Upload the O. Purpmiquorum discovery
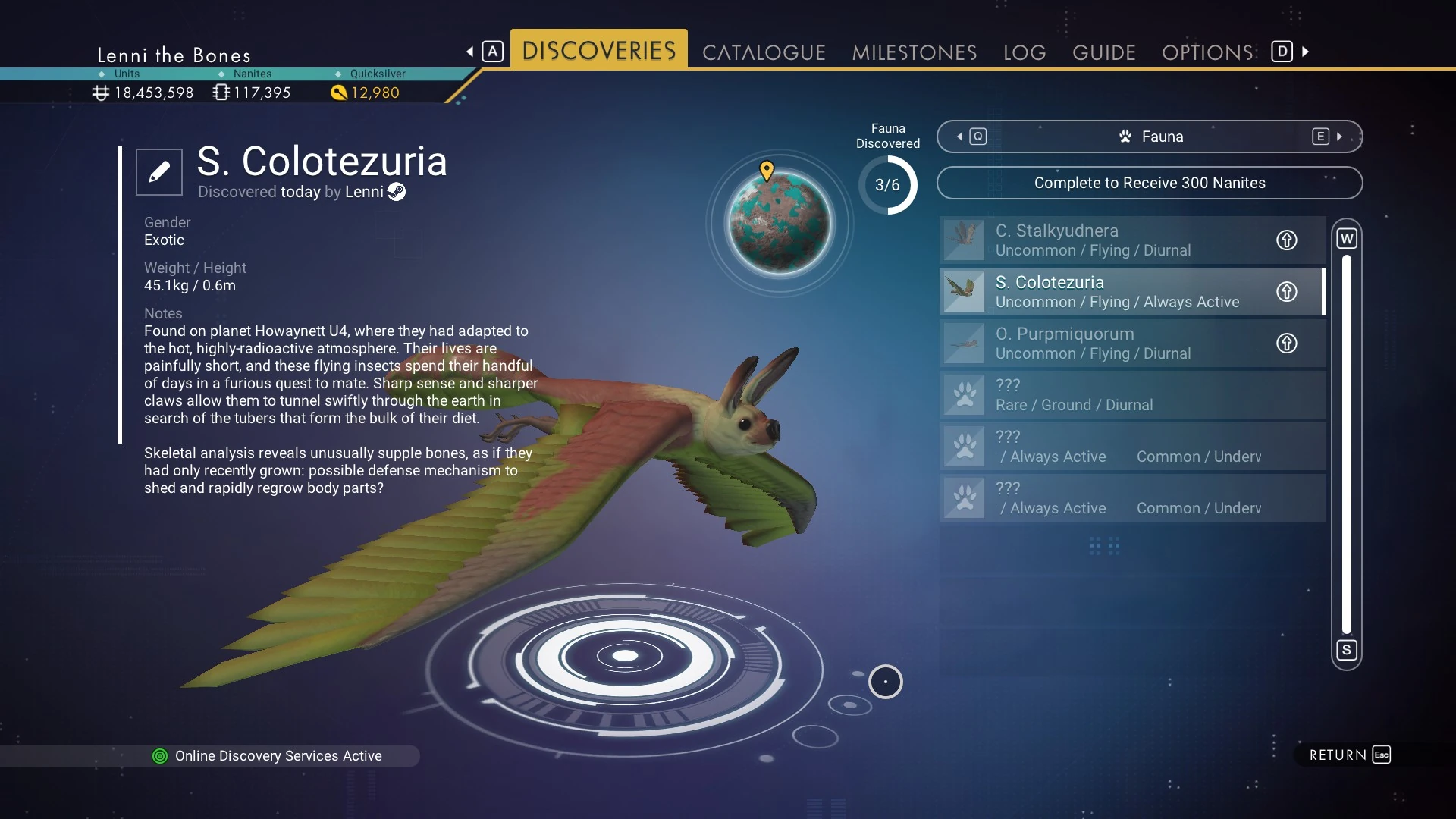 1286,344
